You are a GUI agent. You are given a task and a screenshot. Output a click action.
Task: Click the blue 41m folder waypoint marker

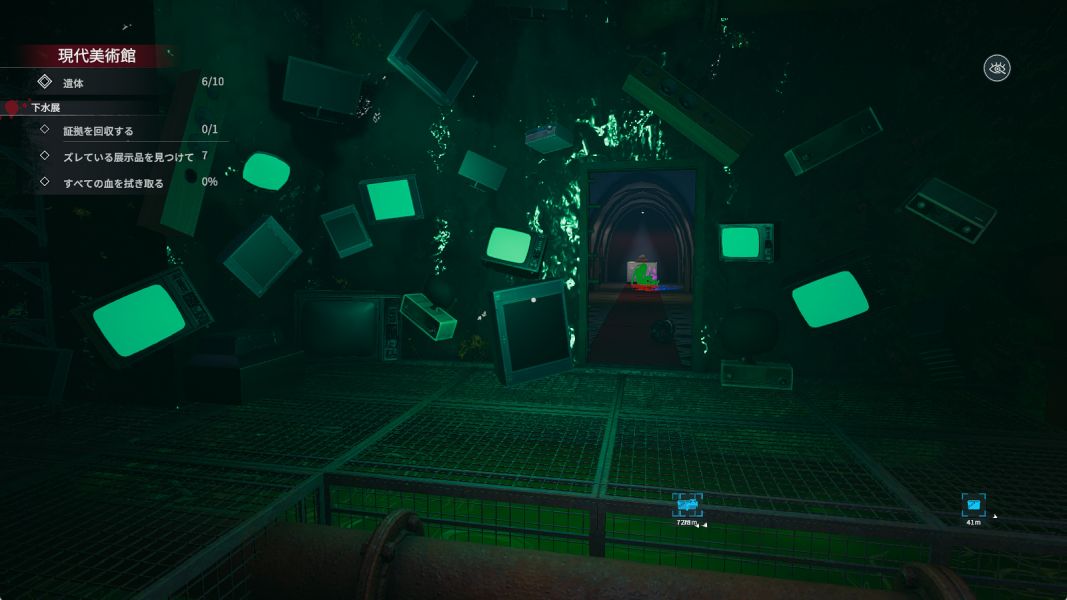pyautogui.click(x=973, y=505)
